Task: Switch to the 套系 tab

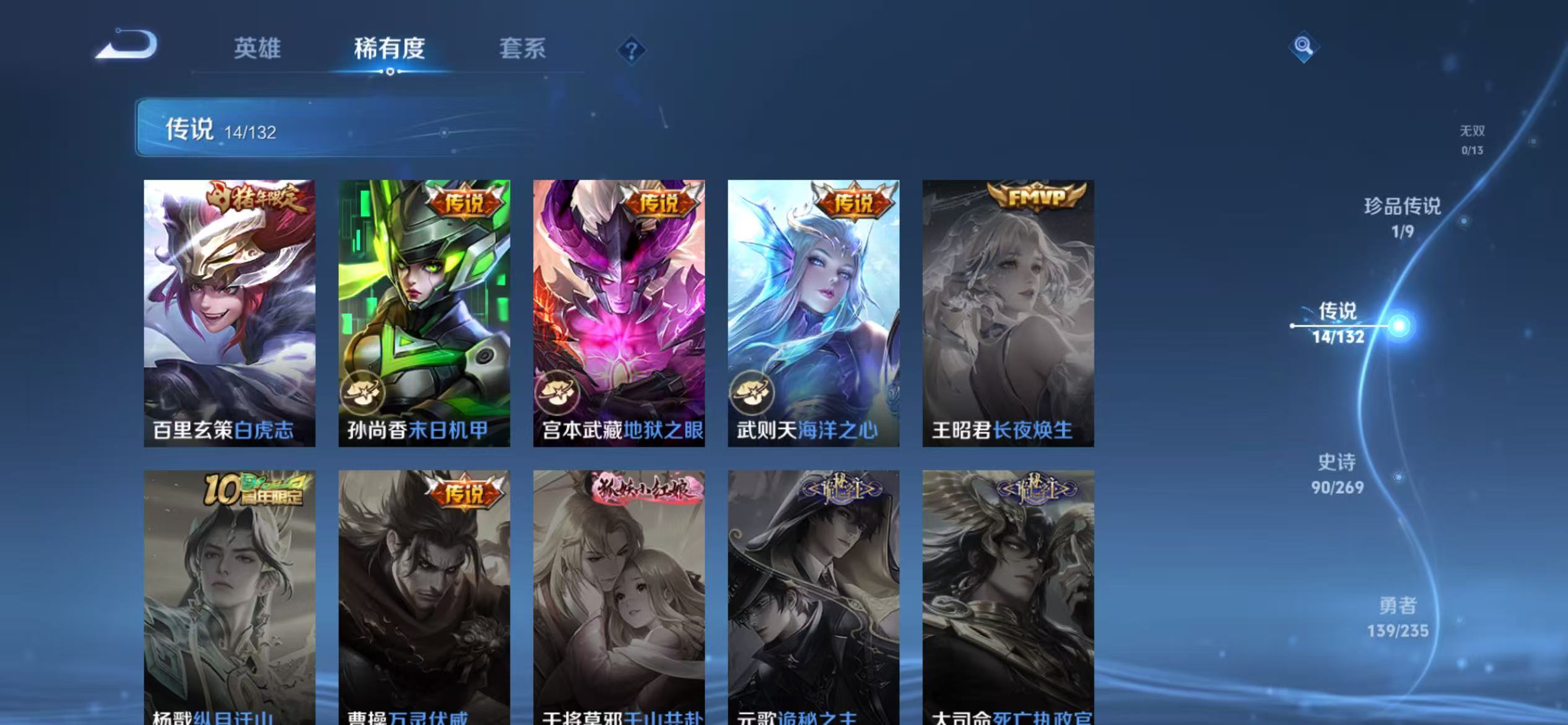Action: (x=523, y=50)
